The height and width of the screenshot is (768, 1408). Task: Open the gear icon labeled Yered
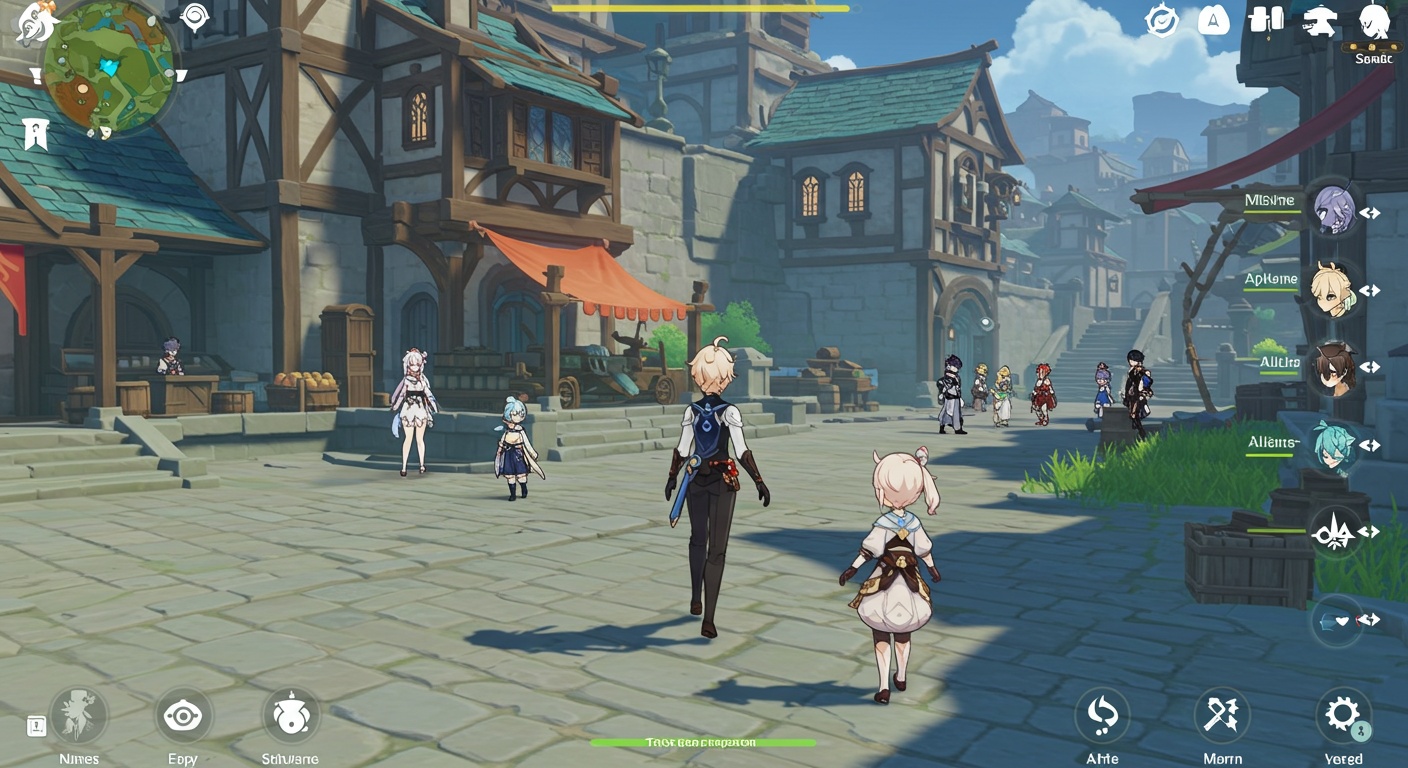pyautogui.click(x=1342, y=715)
